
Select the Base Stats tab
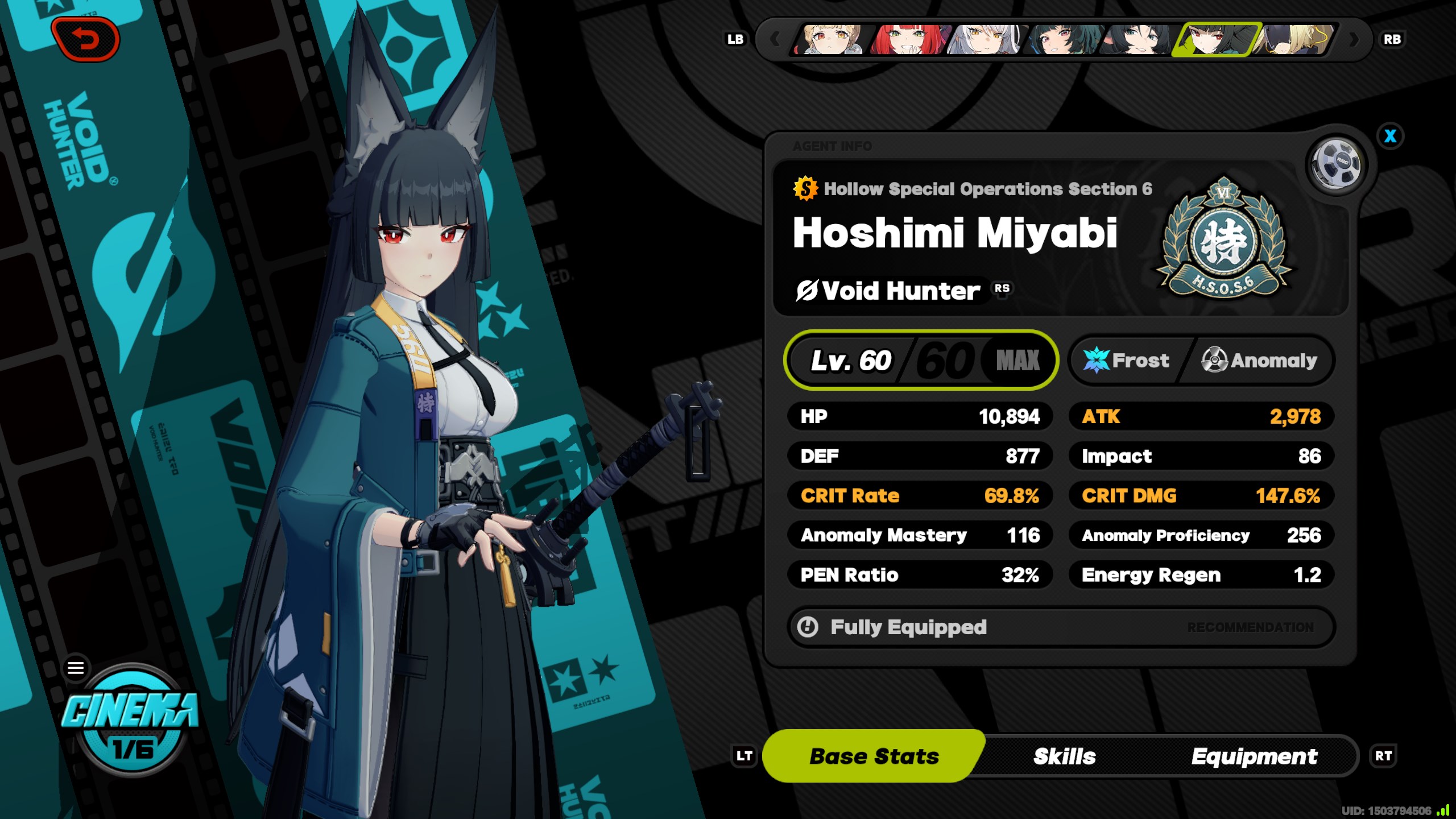point(874,756)
